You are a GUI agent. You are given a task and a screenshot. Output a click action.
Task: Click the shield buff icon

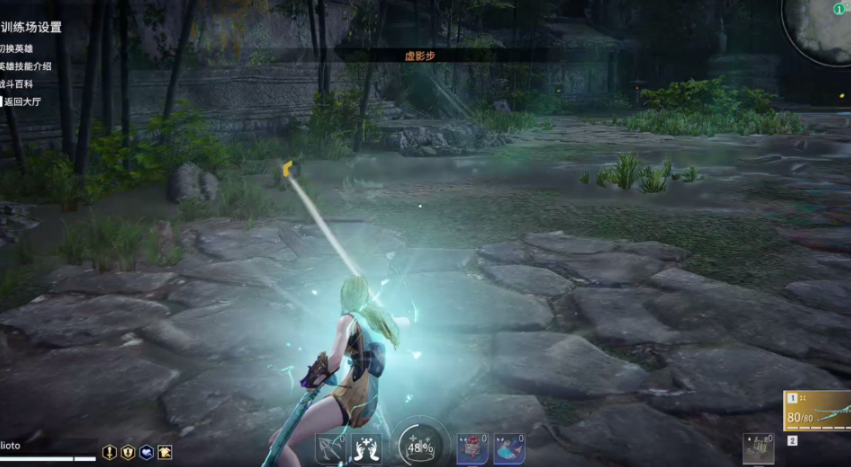[x=128, y=452]
